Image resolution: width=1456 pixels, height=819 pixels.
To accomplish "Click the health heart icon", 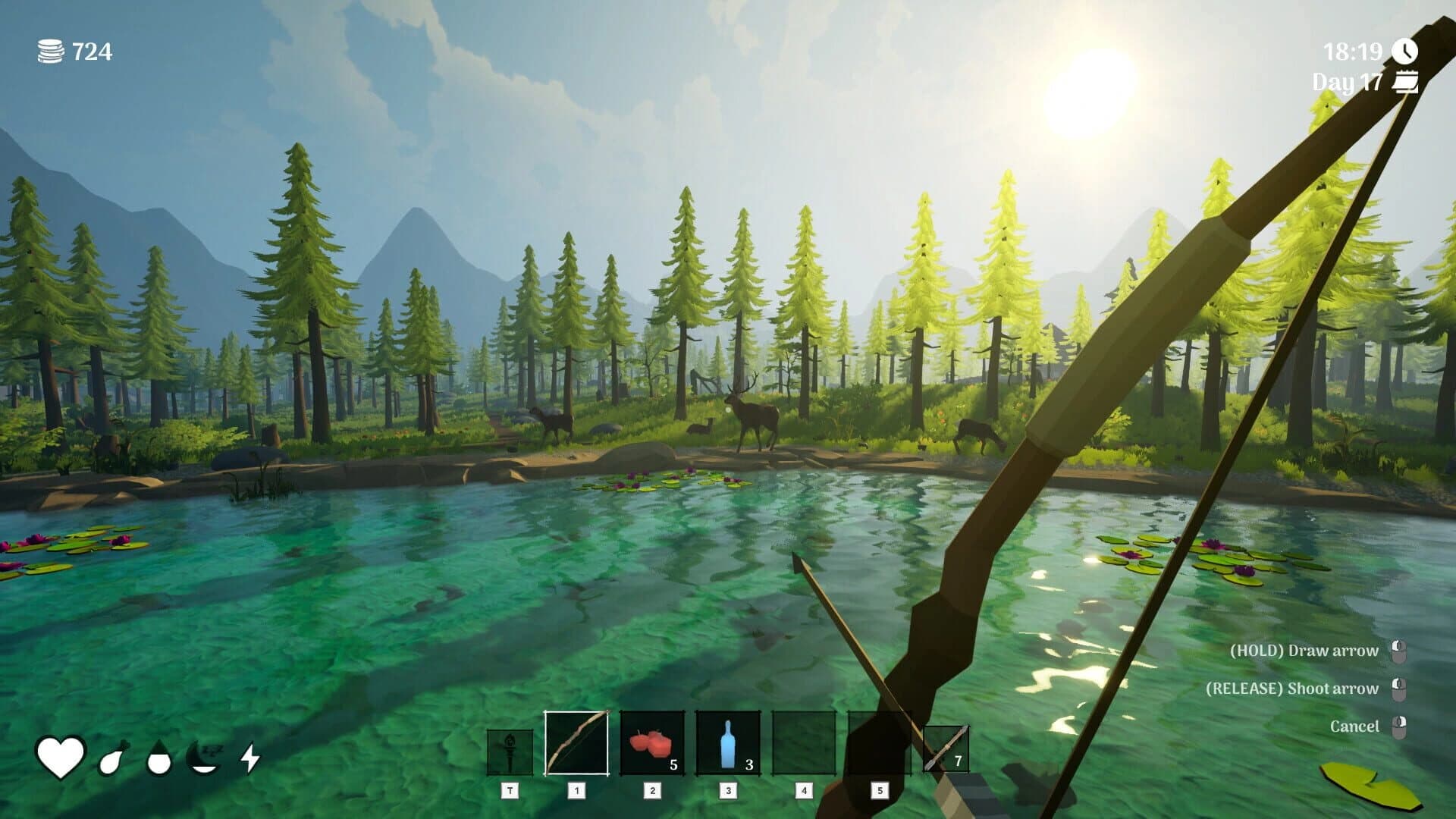I will point(61,754).
